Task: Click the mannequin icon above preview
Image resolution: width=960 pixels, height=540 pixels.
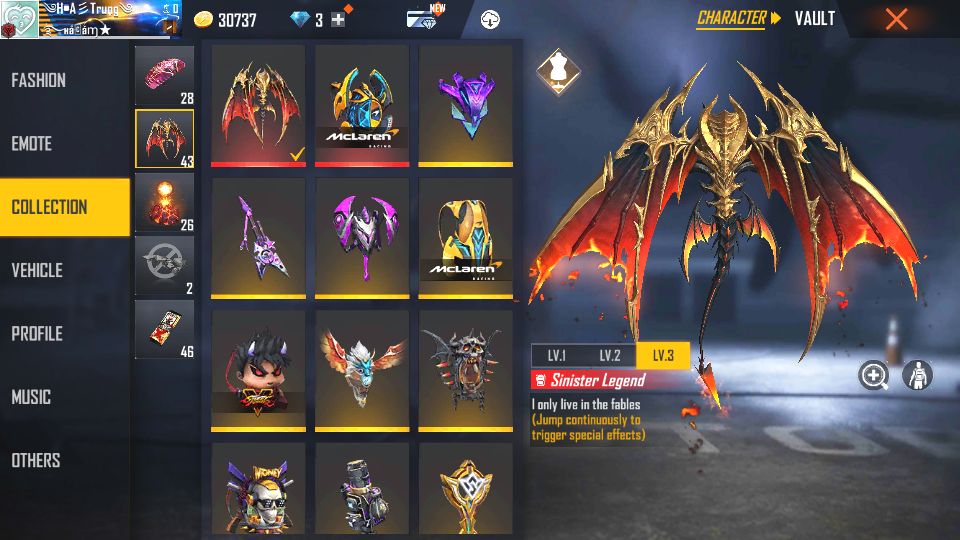Action: click(x=553, y=68)
